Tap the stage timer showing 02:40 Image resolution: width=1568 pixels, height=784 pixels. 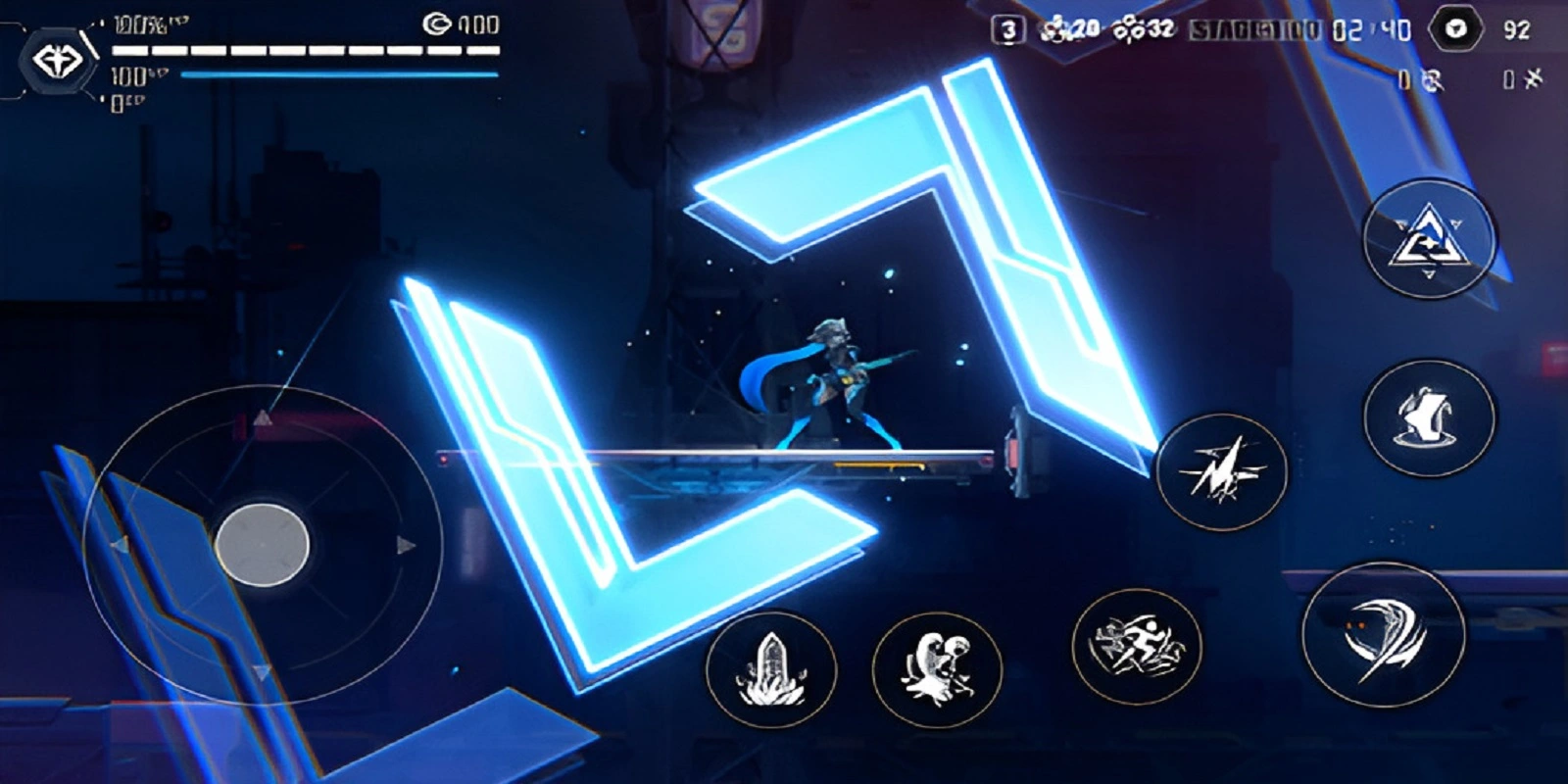tap(1371, 30)
